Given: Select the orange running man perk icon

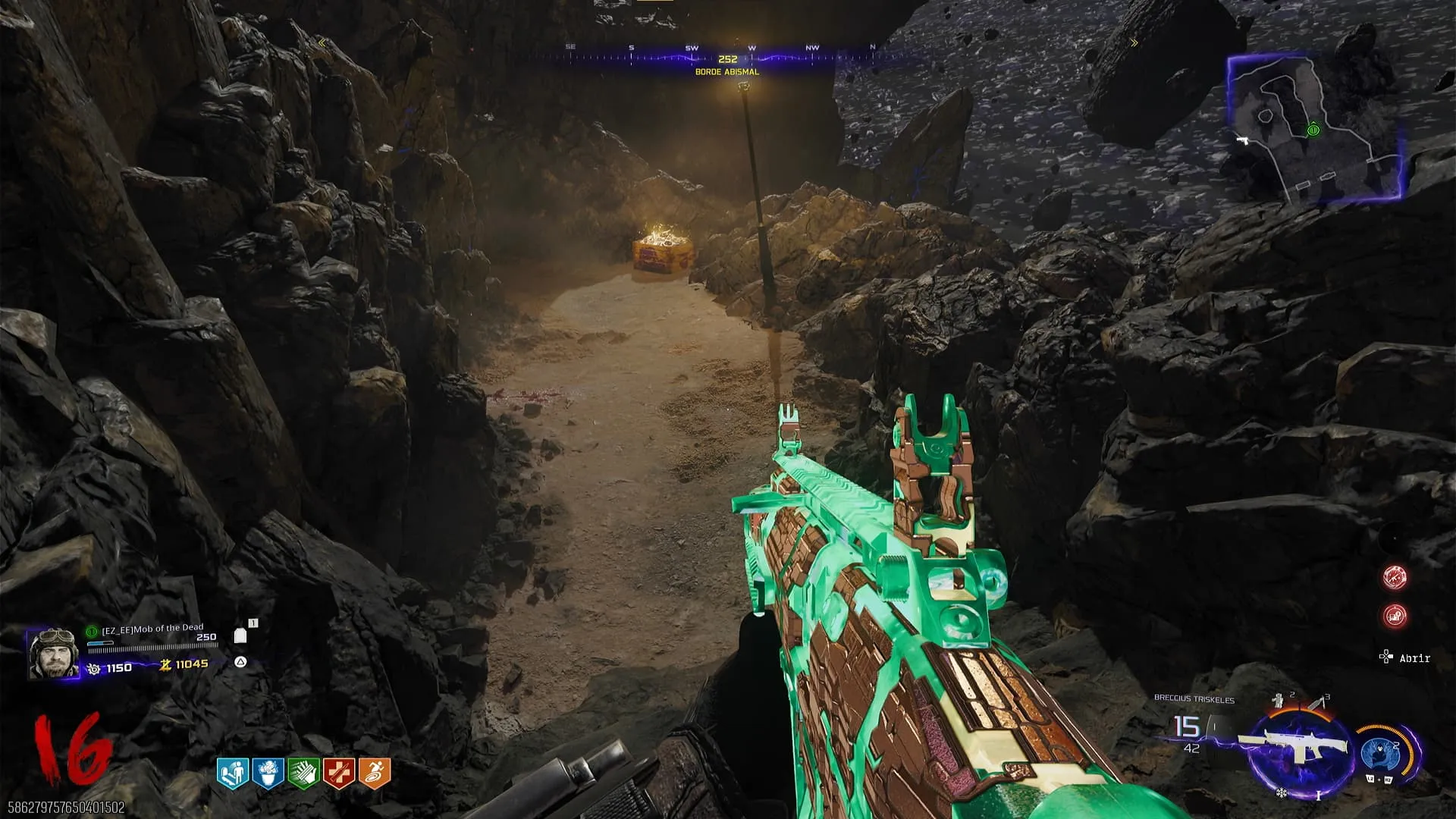Looking at the screenshot, I should (x=374, y=773).
